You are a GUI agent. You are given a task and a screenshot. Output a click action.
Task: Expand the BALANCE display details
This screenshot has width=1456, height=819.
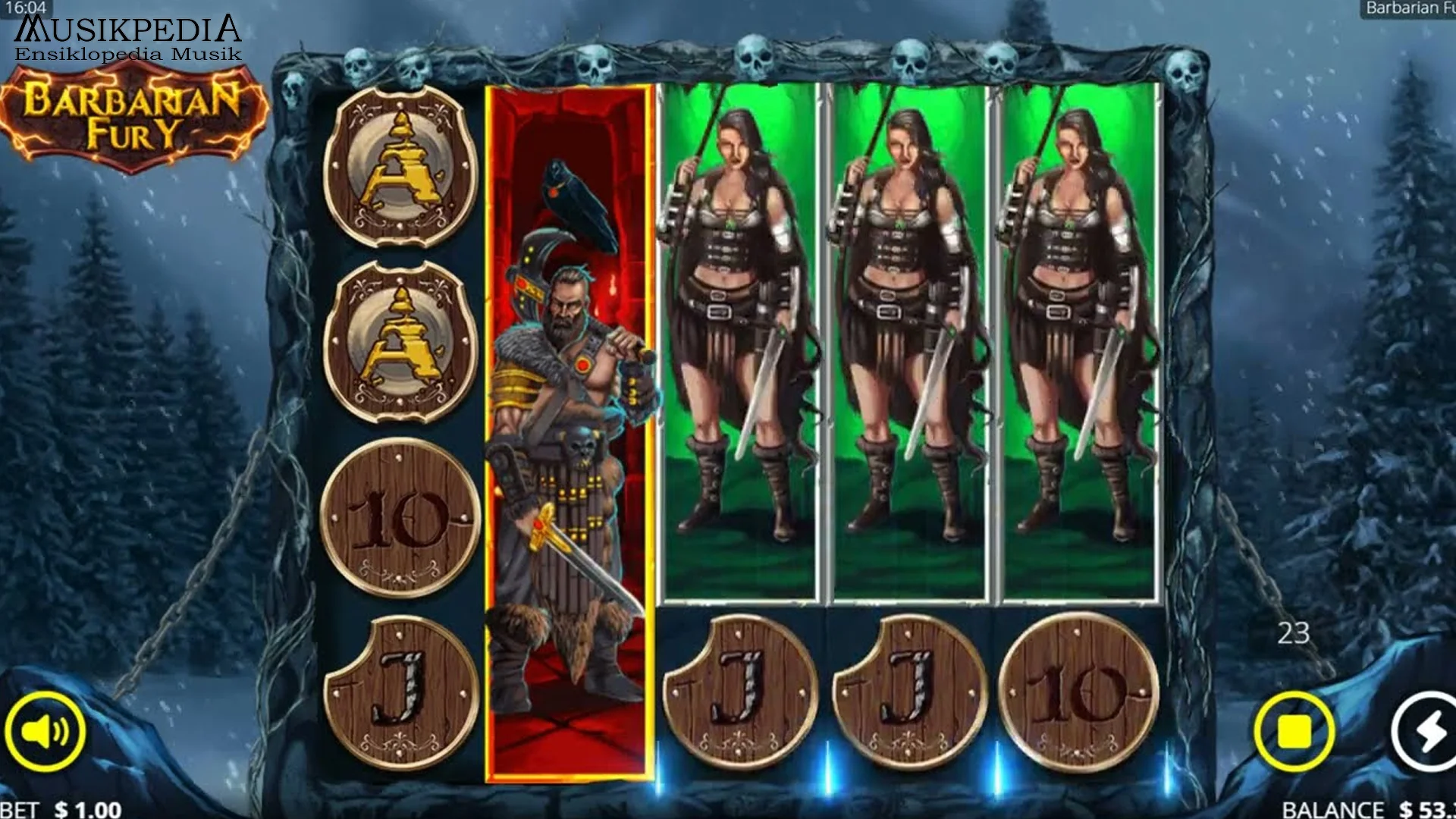tap(1335, 809)
